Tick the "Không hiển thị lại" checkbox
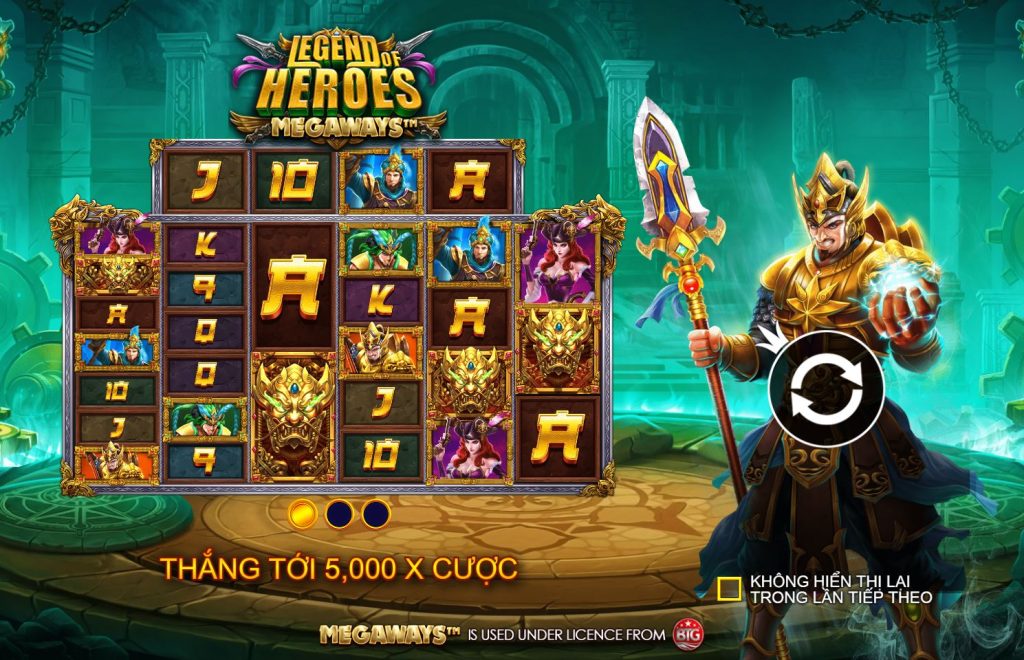Screen dimensions: 1024x660 [x=730, y=589]
